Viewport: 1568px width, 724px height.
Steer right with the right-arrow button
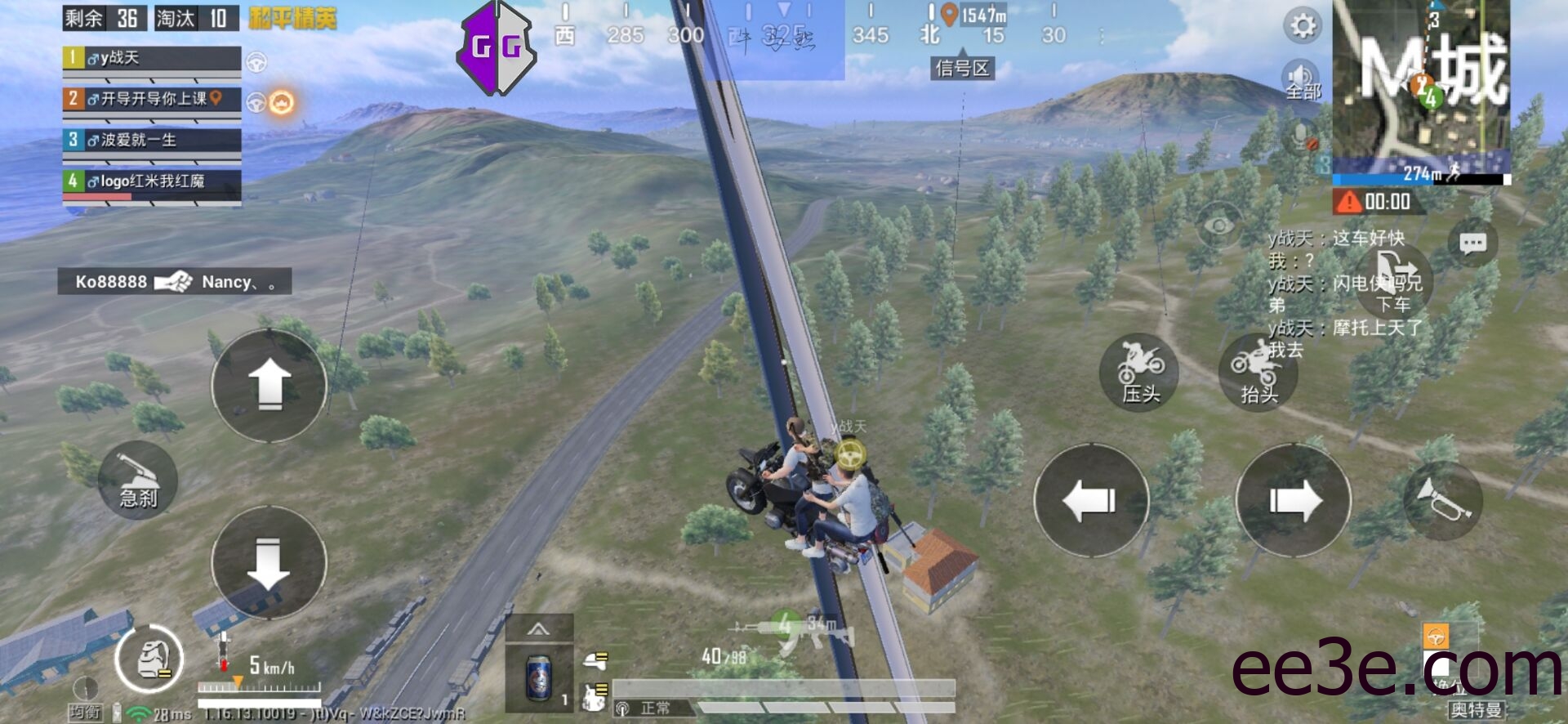[x=1294, y=500]
